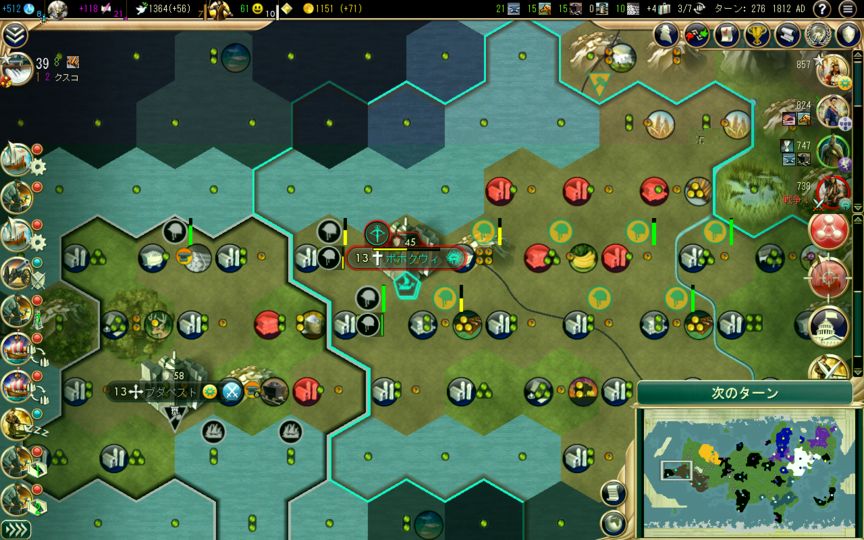Screen dimensions: 864x540
Task: Open the クスコ research panel icon
Action: point(16,66)
